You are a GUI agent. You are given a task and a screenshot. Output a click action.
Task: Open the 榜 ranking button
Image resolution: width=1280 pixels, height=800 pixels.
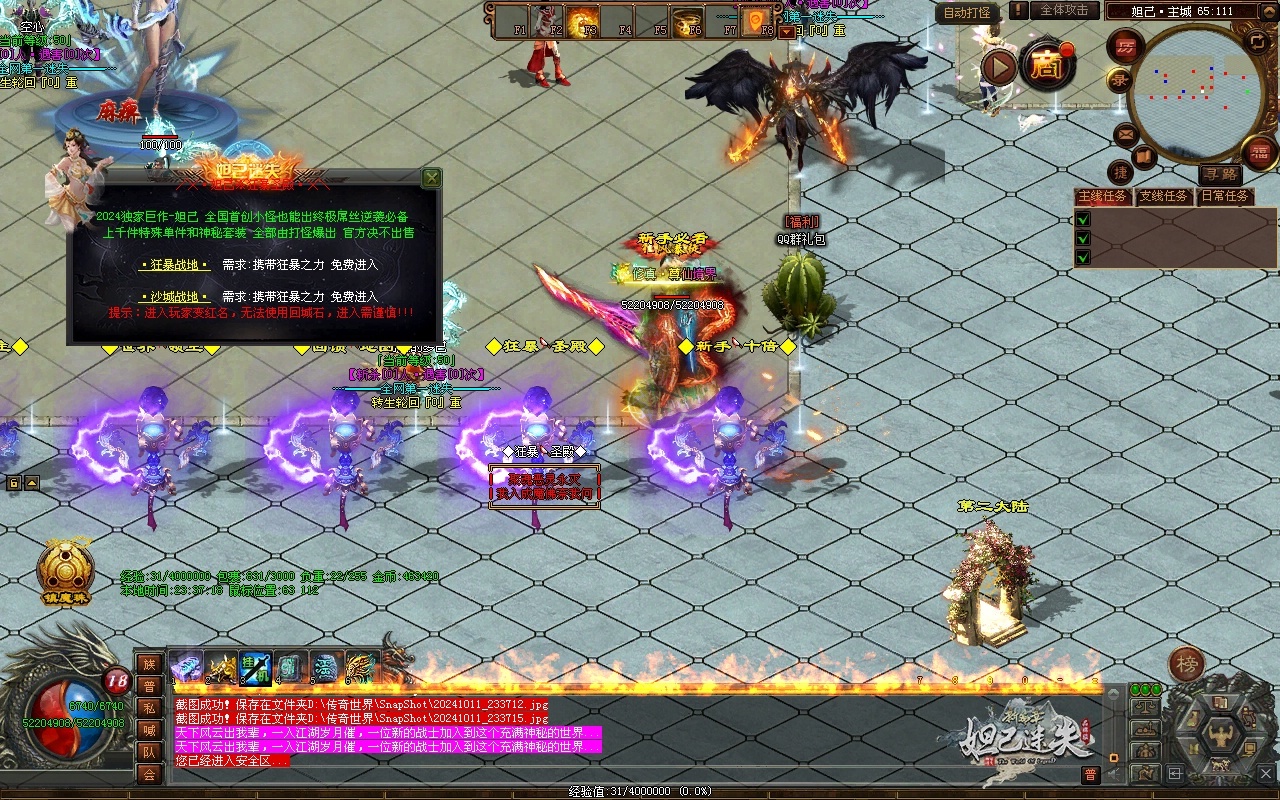[1187, 663]
